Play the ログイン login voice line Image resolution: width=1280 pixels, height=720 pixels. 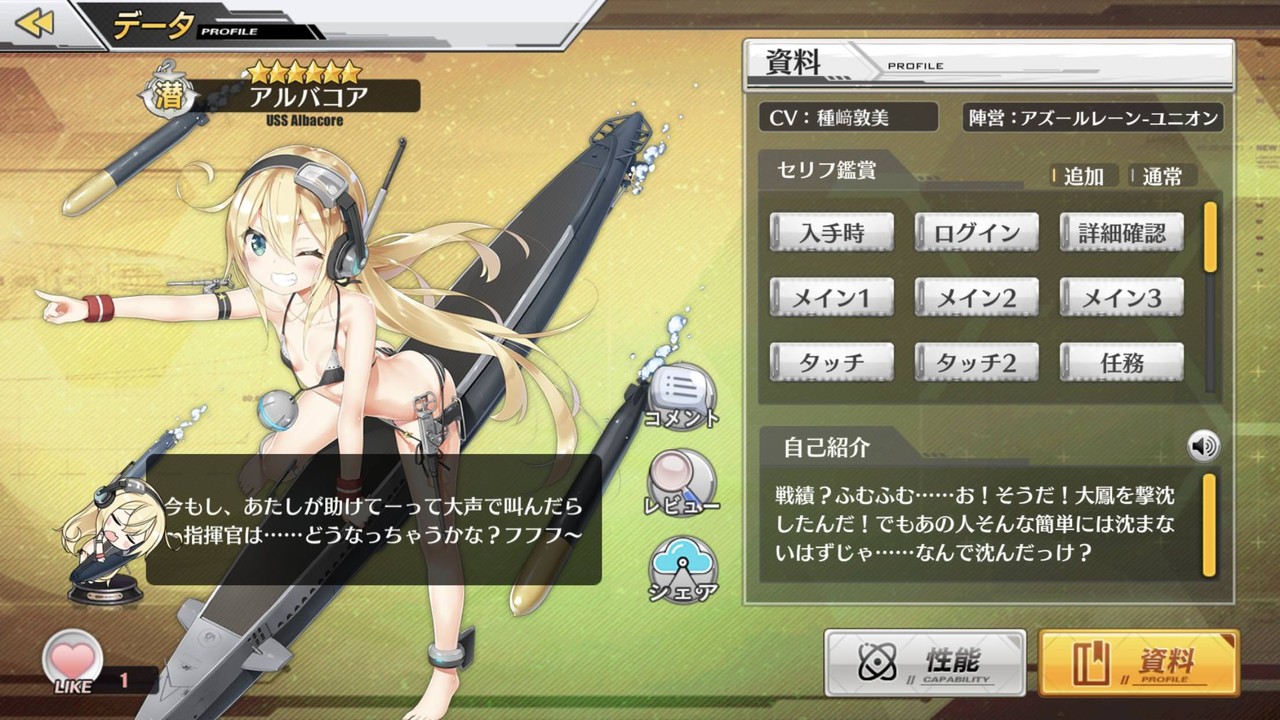976,231
